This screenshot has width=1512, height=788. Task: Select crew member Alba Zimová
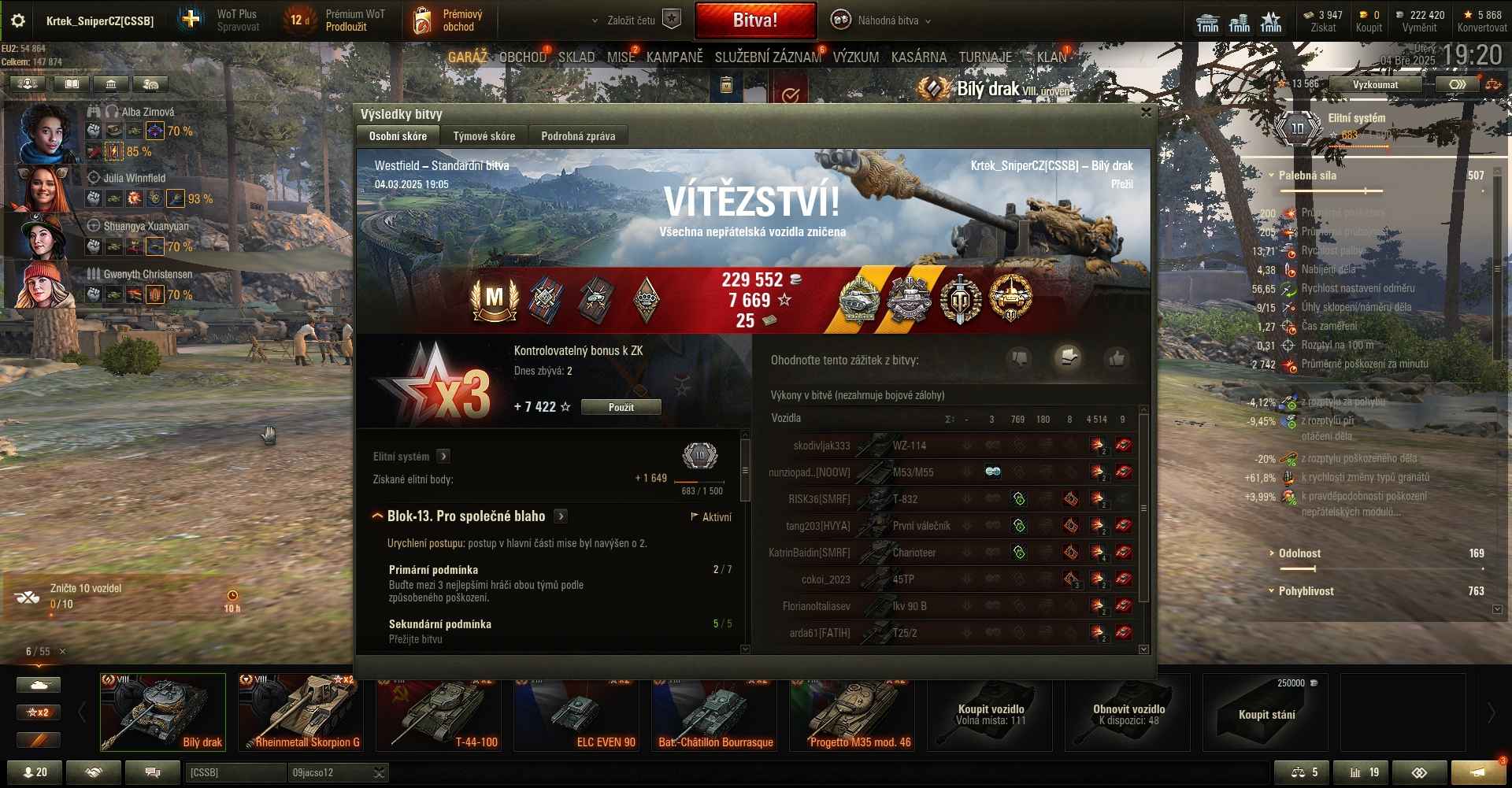pyautogui.click(x=47, y=131)
